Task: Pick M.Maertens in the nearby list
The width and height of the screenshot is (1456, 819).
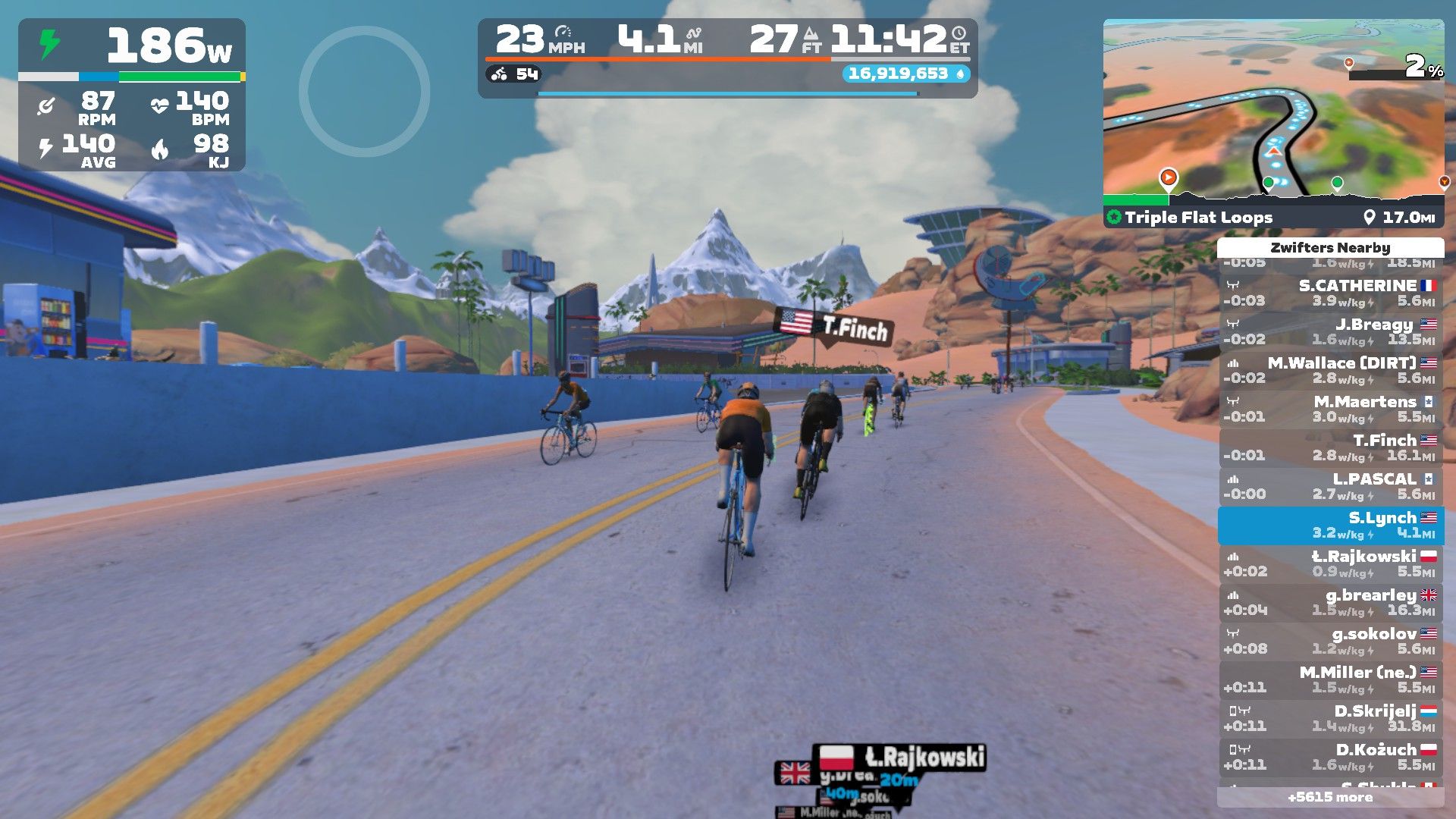Action: pyautogui.click(x=1330, y=409)
